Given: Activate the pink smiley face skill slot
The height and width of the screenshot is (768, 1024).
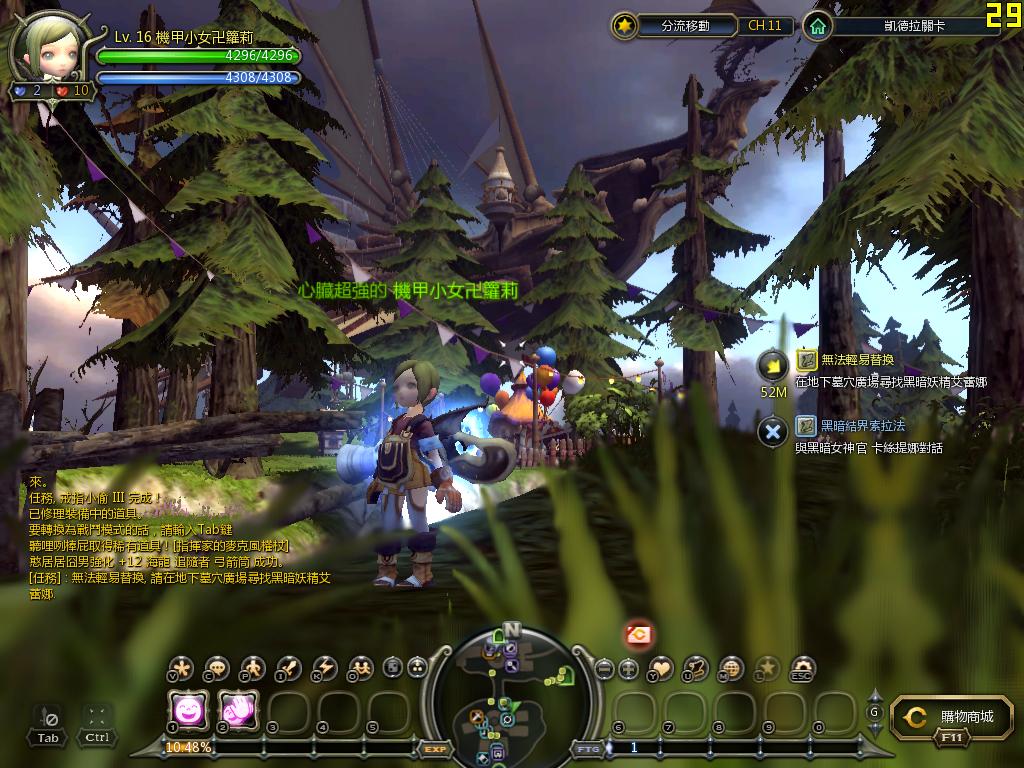Looking at the screenshot, I should (x=186, y=711).
